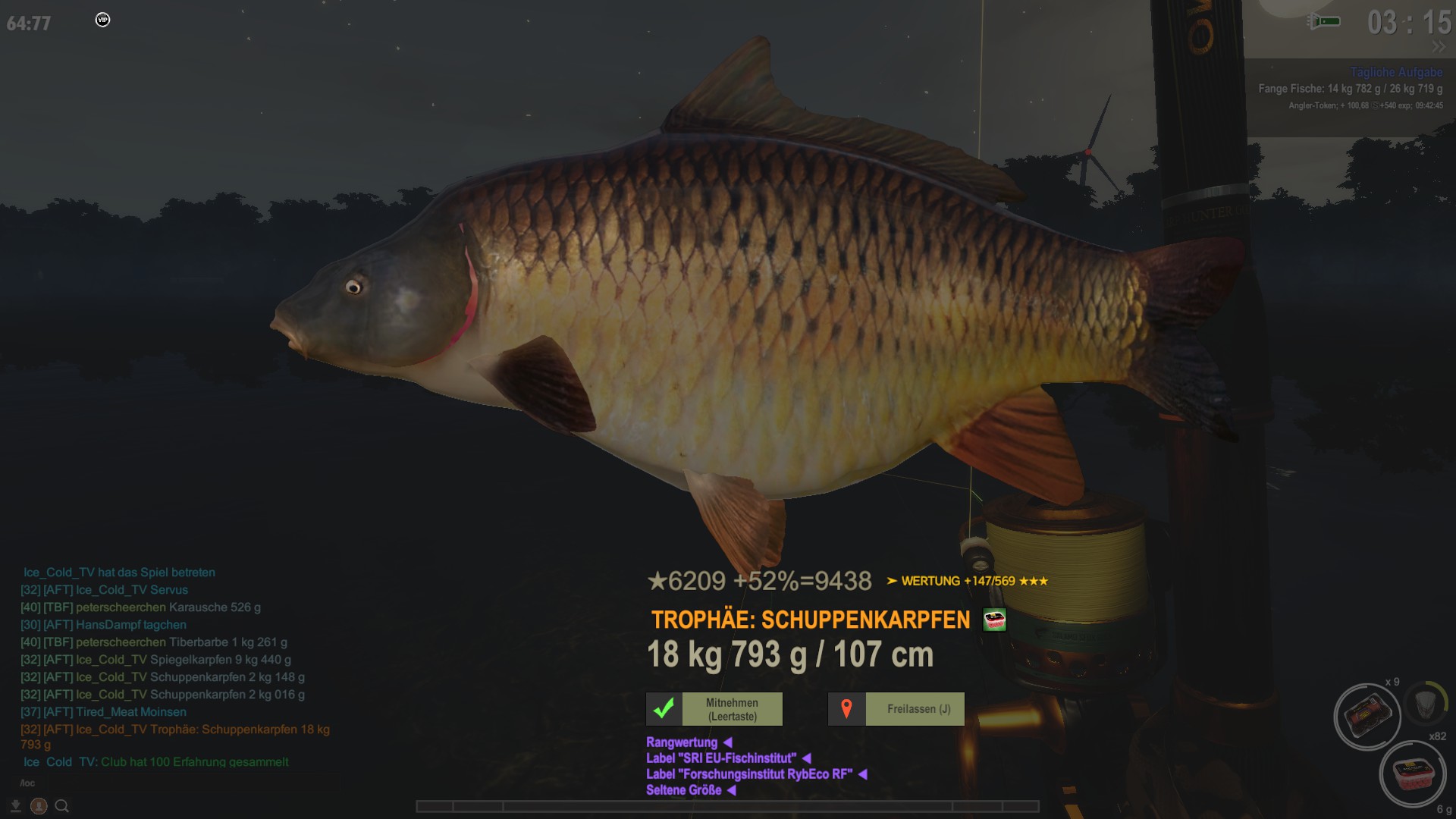The height and width of the screenshot is (819, 1456).
Task: Open the keepnet icon
Action: (x=1426, y=703)
